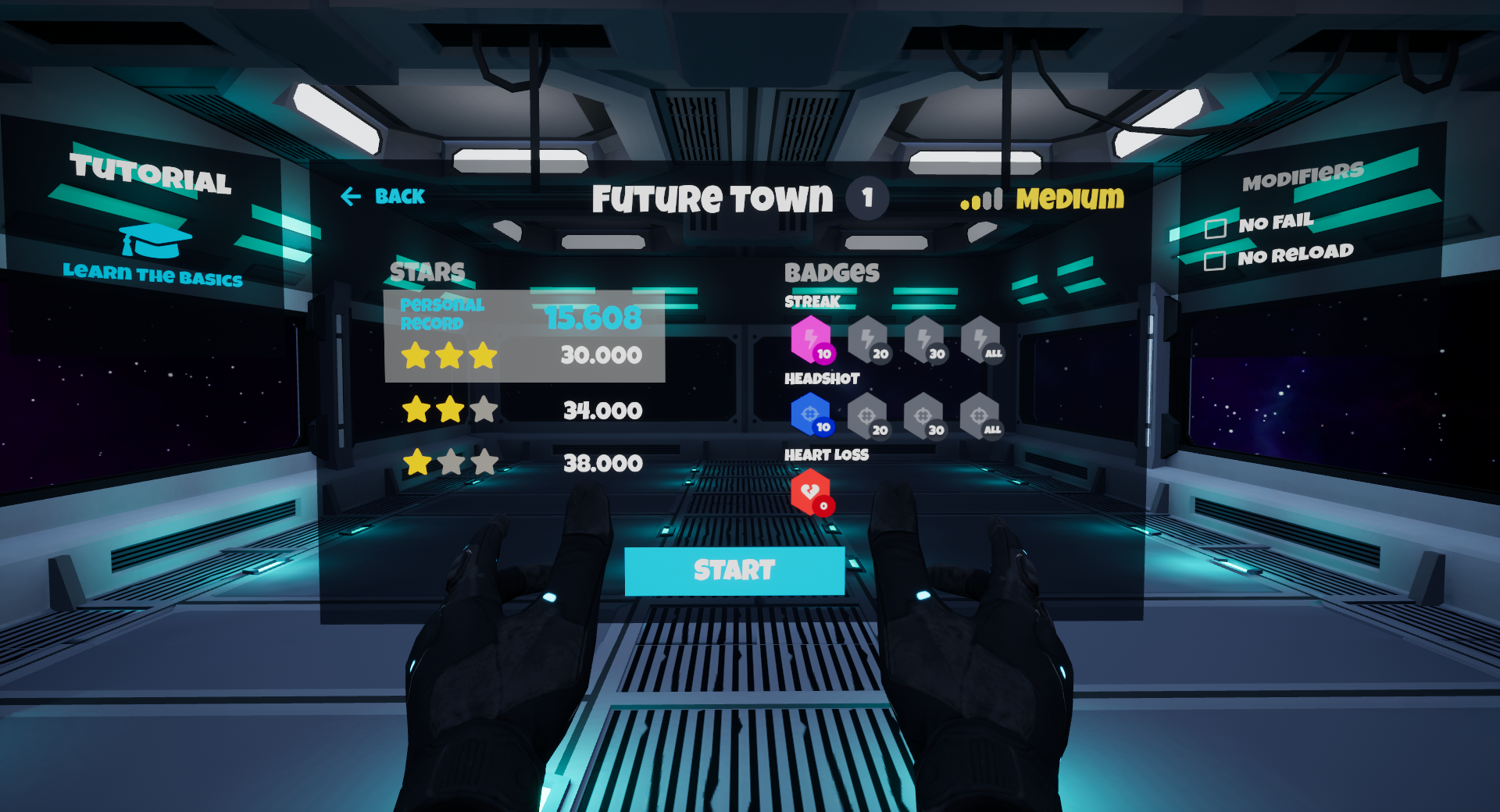Viewport: 1500px width, 812px height.
Task: Open the Medium difficulty selector
Action: coord(1069,198)
